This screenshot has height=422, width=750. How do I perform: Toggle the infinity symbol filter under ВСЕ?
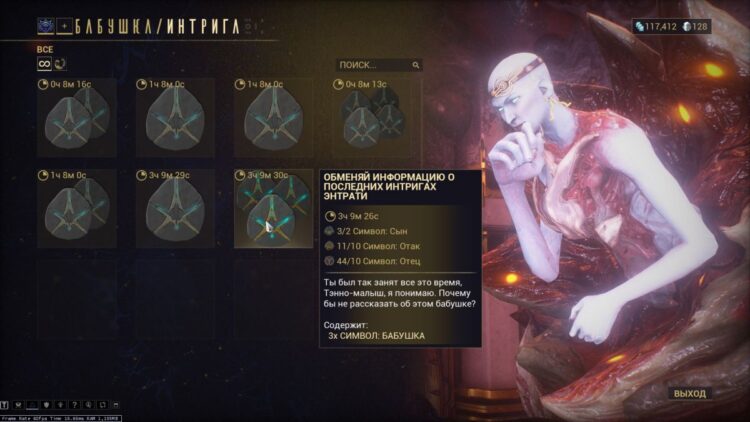[43, 65]
